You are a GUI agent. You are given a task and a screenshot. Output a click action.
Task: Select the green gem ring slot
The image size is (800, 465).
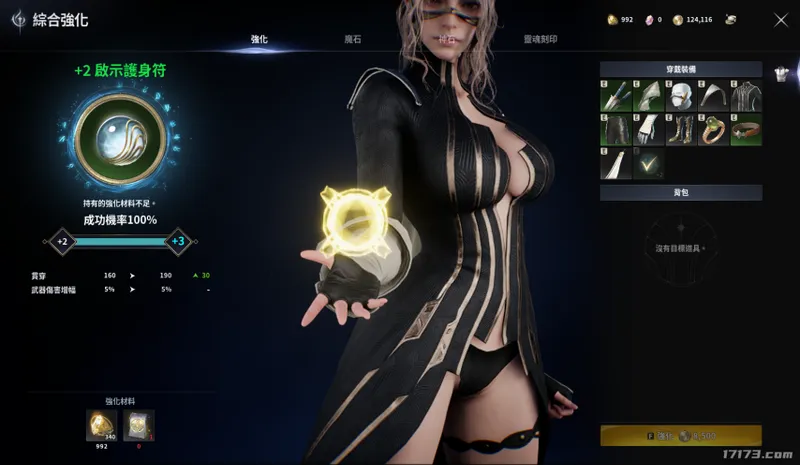713,130
